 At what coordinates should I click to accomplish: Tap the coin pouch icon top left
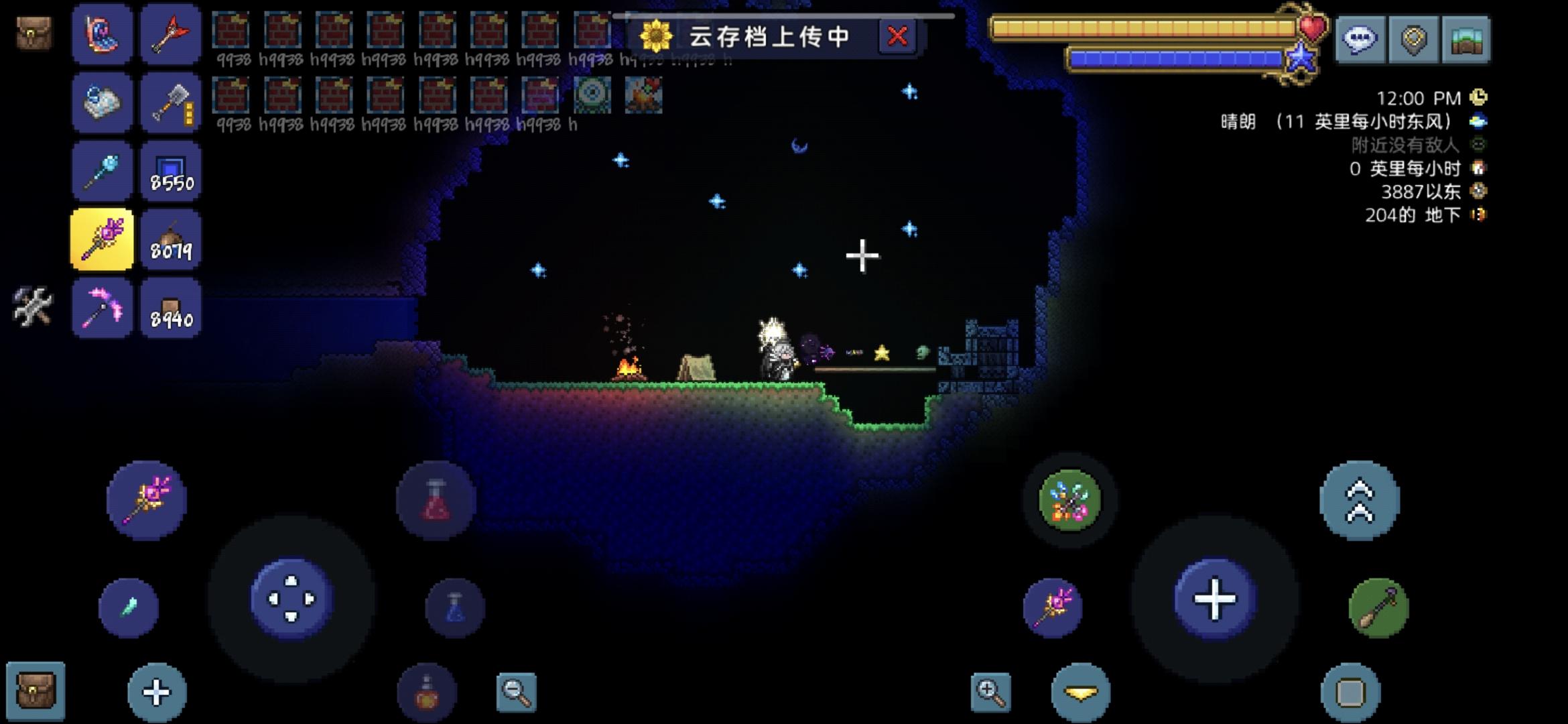tap(34, 32)
